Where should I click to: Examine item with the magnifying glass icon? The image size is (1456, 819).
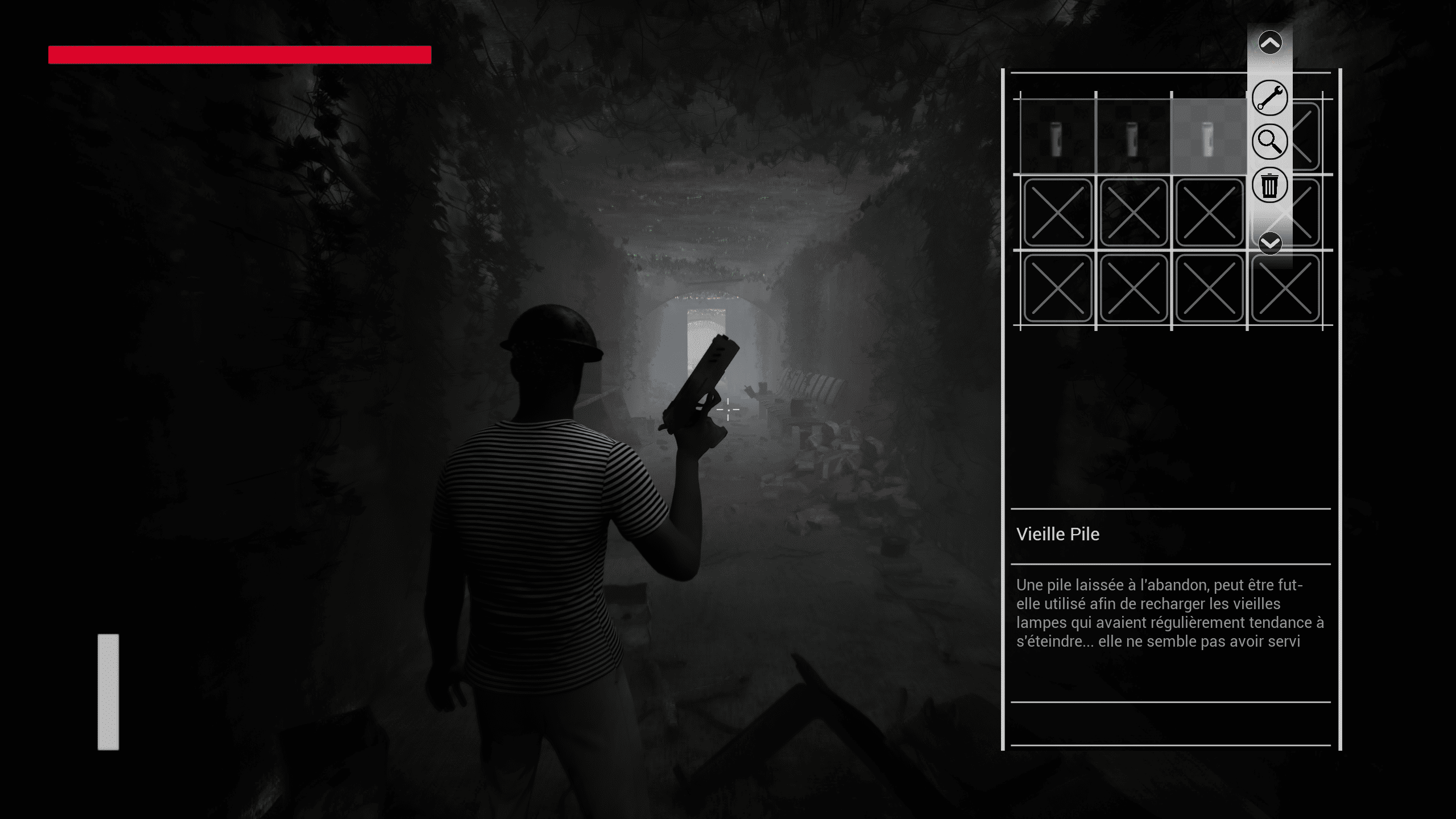(x=1269, y=142)
